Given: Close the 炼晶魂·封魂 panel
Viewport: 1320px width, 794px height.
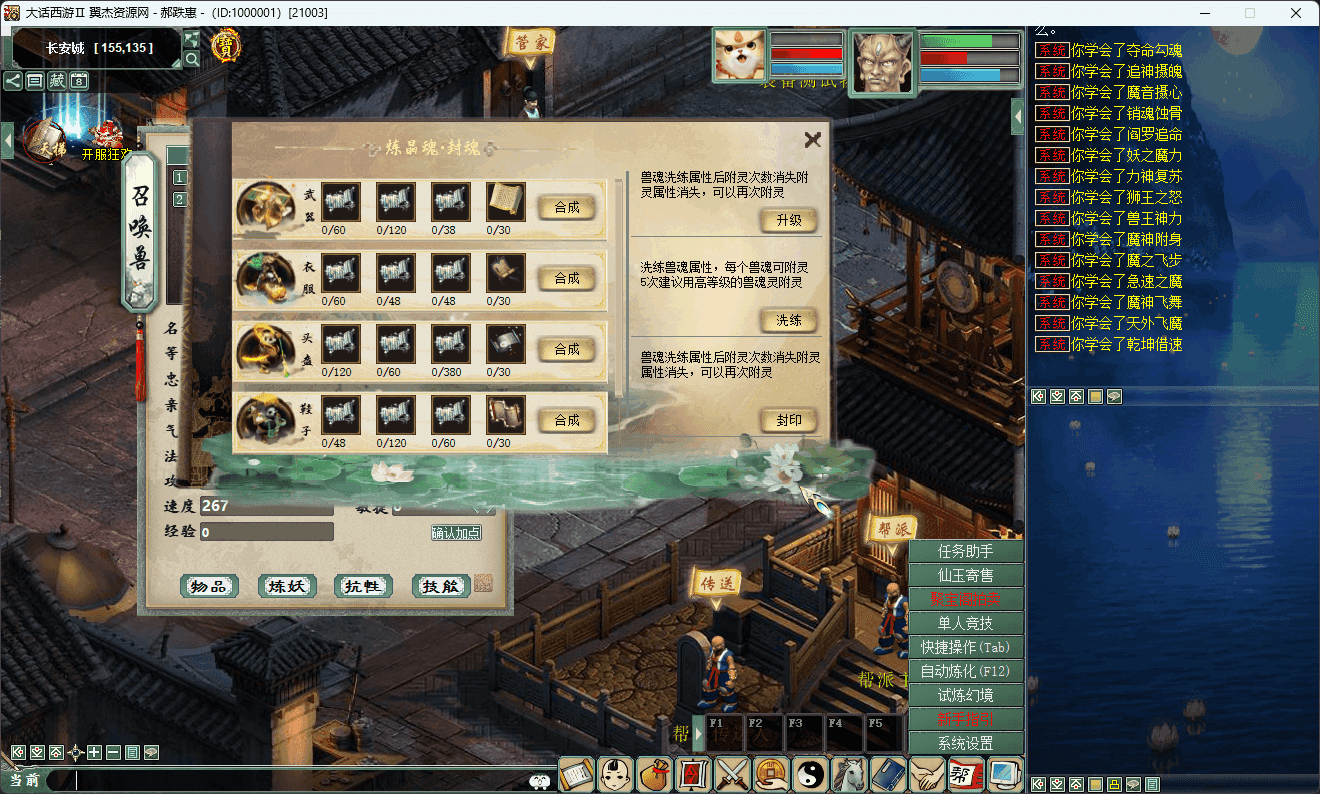Looking at the screenshot, I should coord(812,140).
